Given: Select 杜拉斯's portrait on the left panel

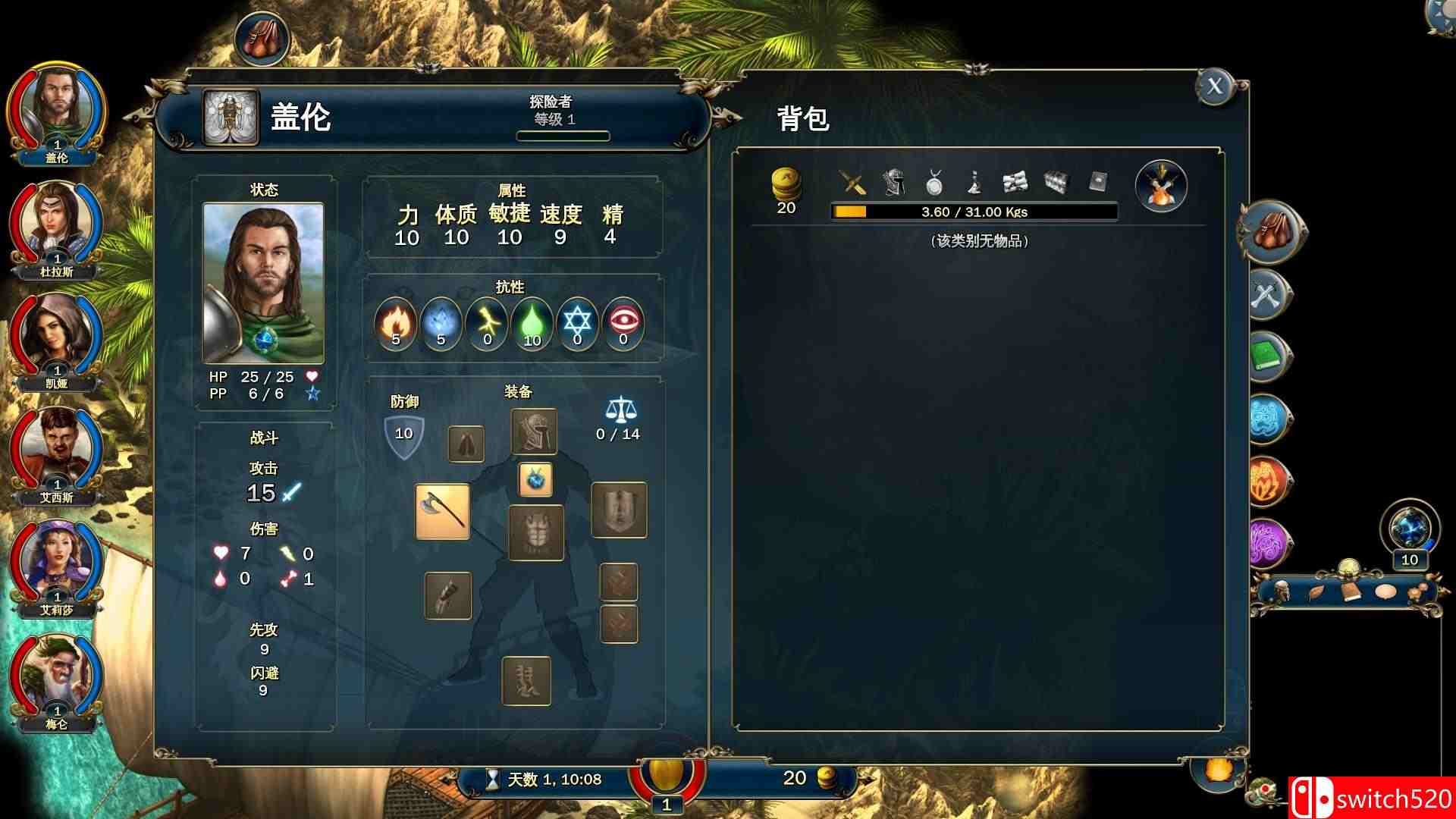Looking at the screenshot, I should (57, 220).
